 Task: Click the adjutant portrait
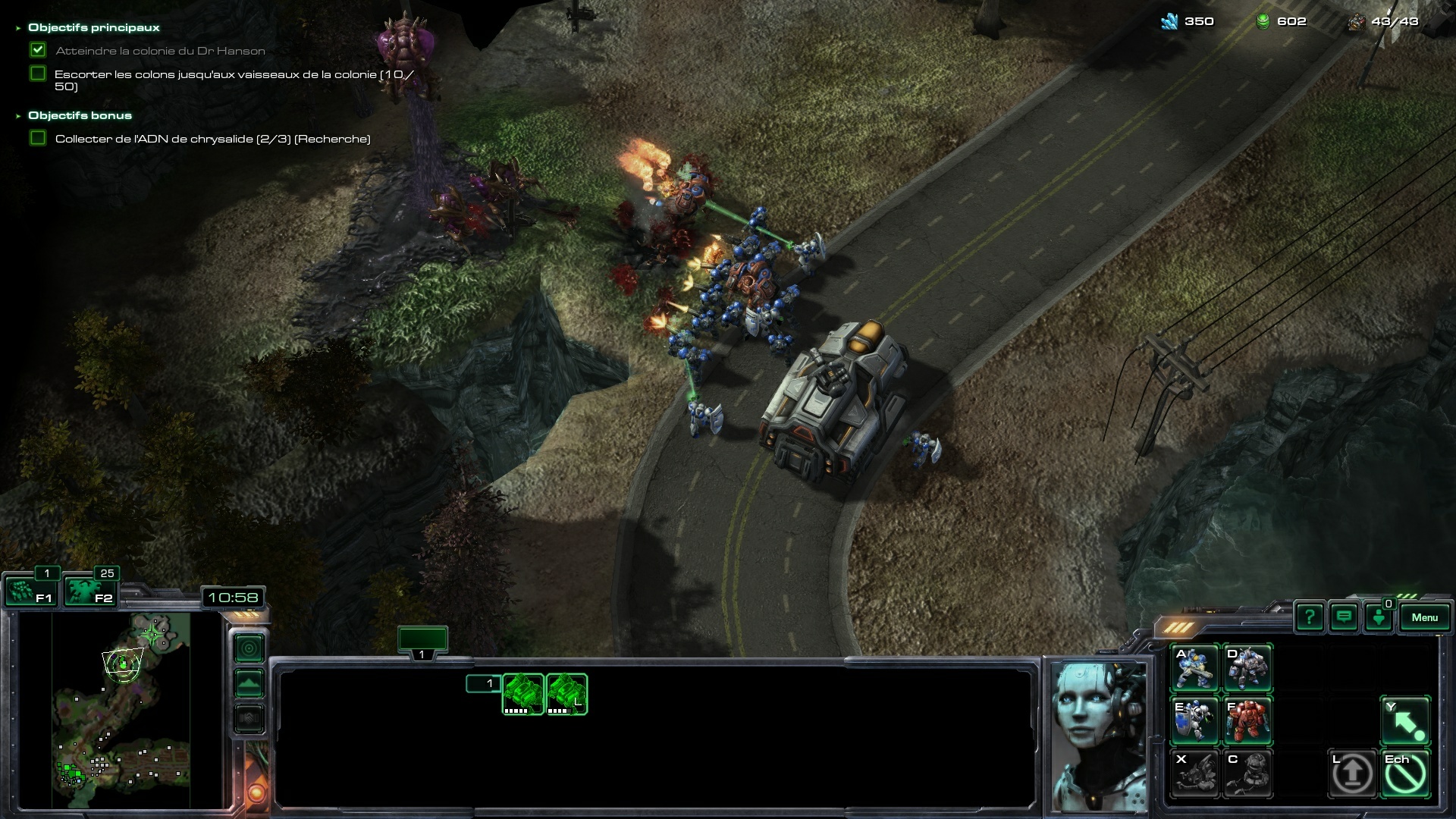coord(1098,734)
